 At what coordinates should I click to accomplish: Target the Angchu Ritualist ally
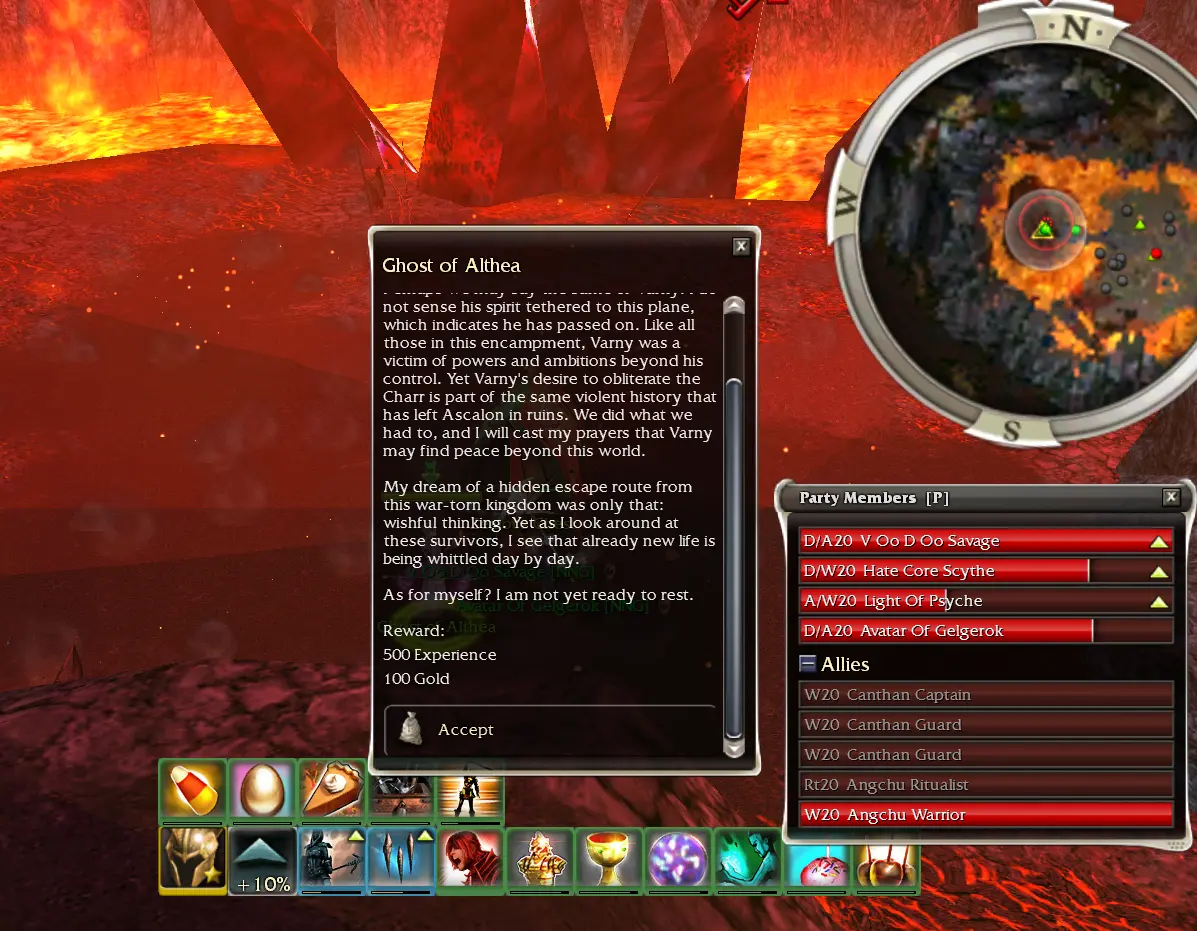pyautogui.click(x=985, y=785)
